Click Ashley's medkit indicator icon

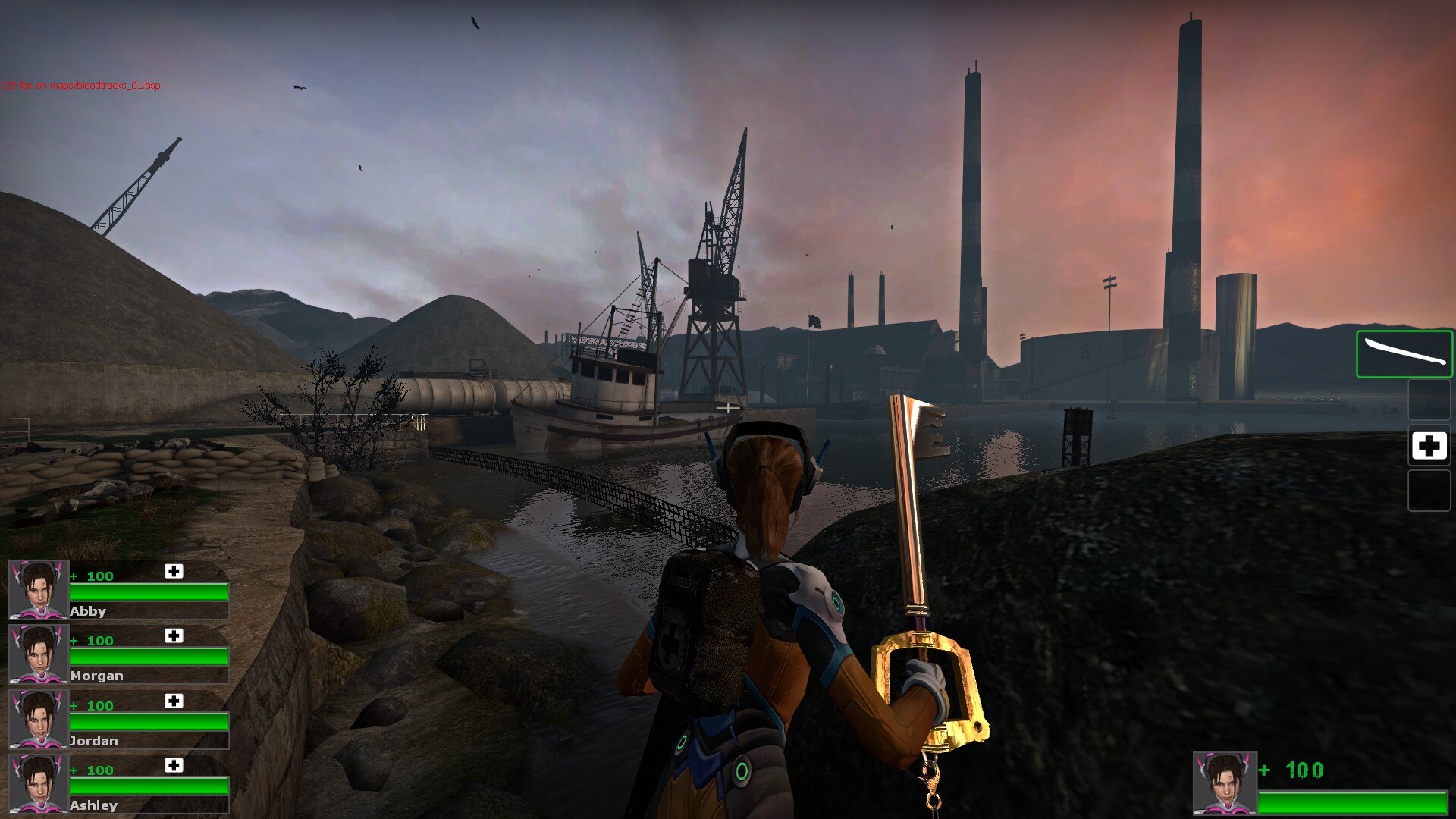174,766
